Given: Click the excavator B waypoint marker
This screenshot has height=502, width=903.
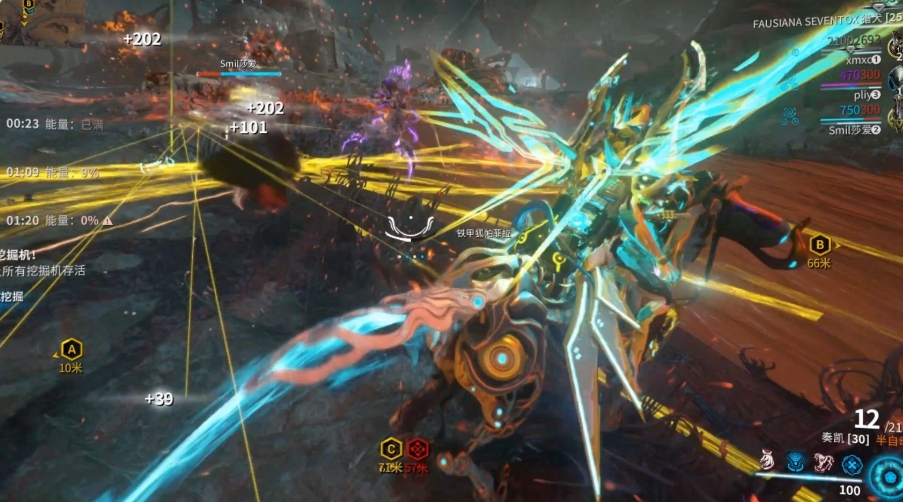Looking at the screenshot, I should coord(819,243).
